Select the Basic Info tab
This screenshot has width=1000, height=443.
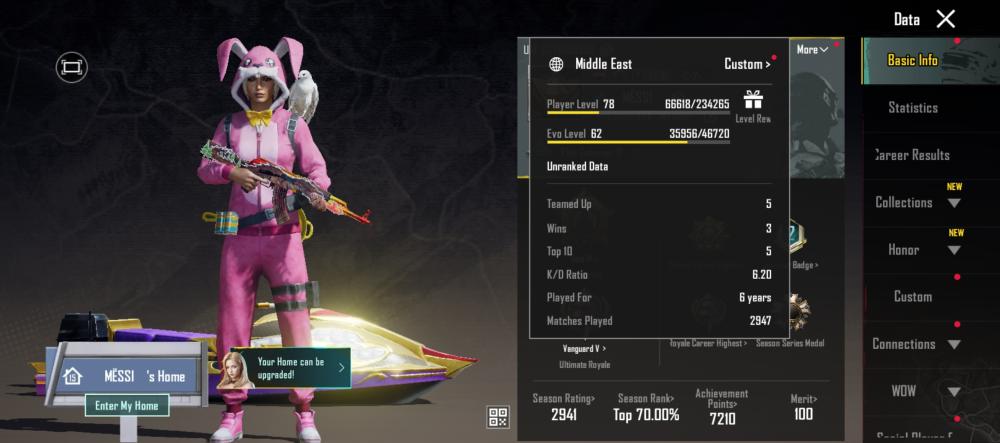coord(912,60)
